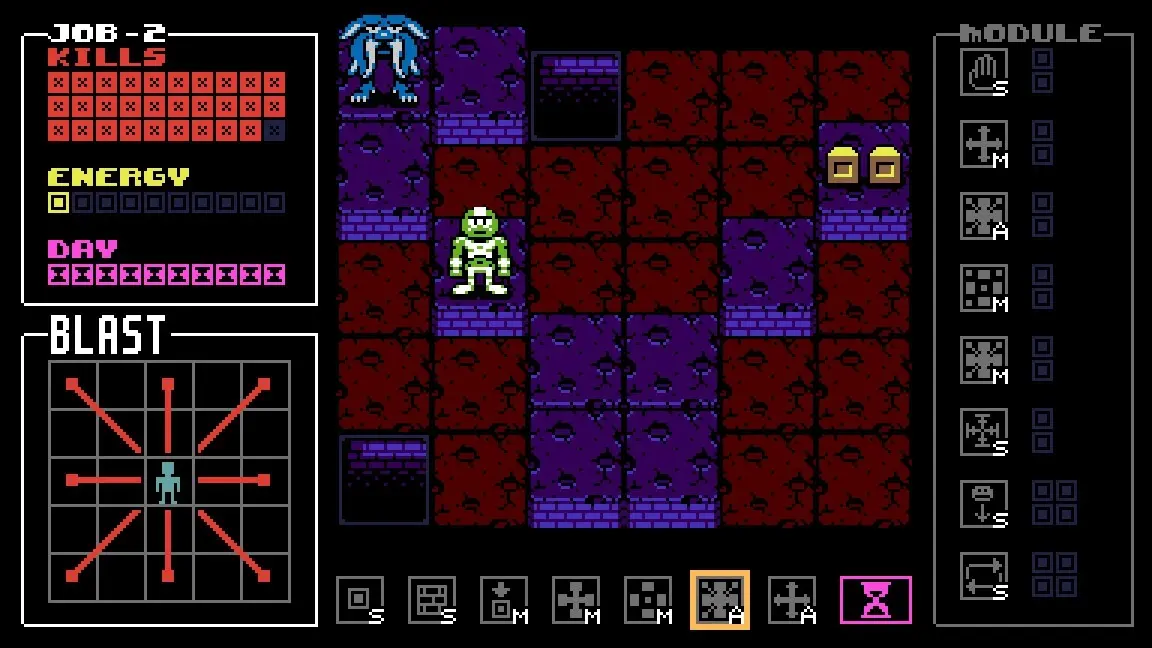This screenshot has width=1152, height=648.
Task: Click the pink hourglass end-turn button
Action: (875, 600)
